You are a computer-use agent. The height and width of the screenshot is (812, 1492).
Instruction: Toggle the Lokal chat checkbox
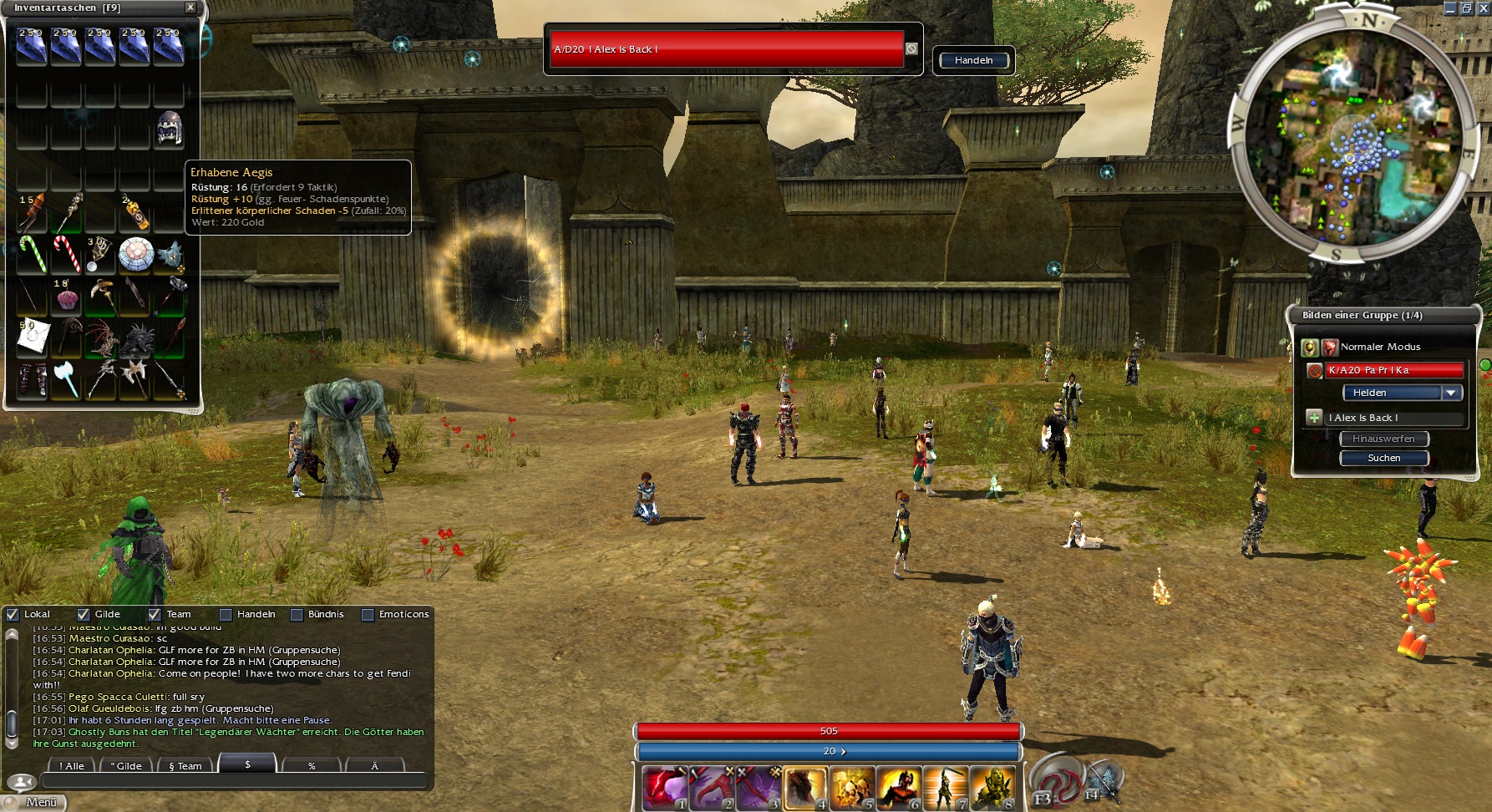click(x=13, y=614)
